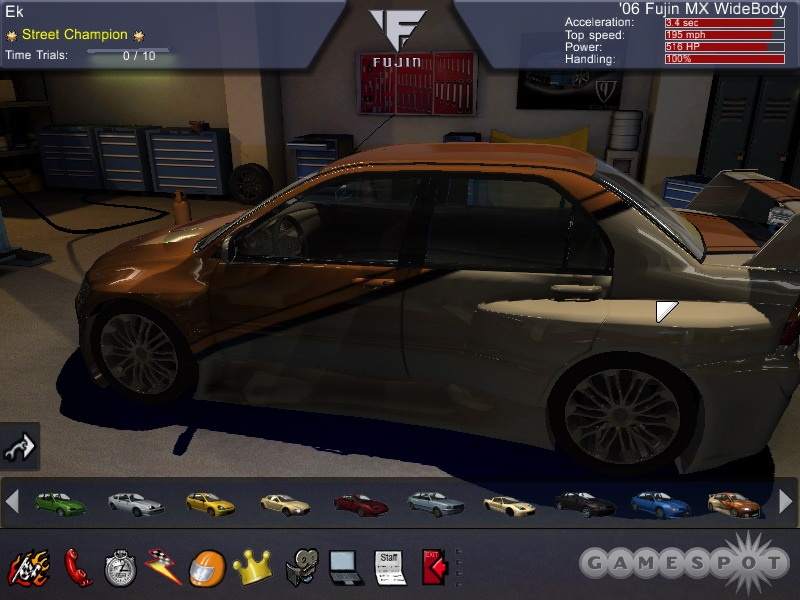Click the gold crown icon
This screenshot has width=800, height=600.
tap(252, 567)
